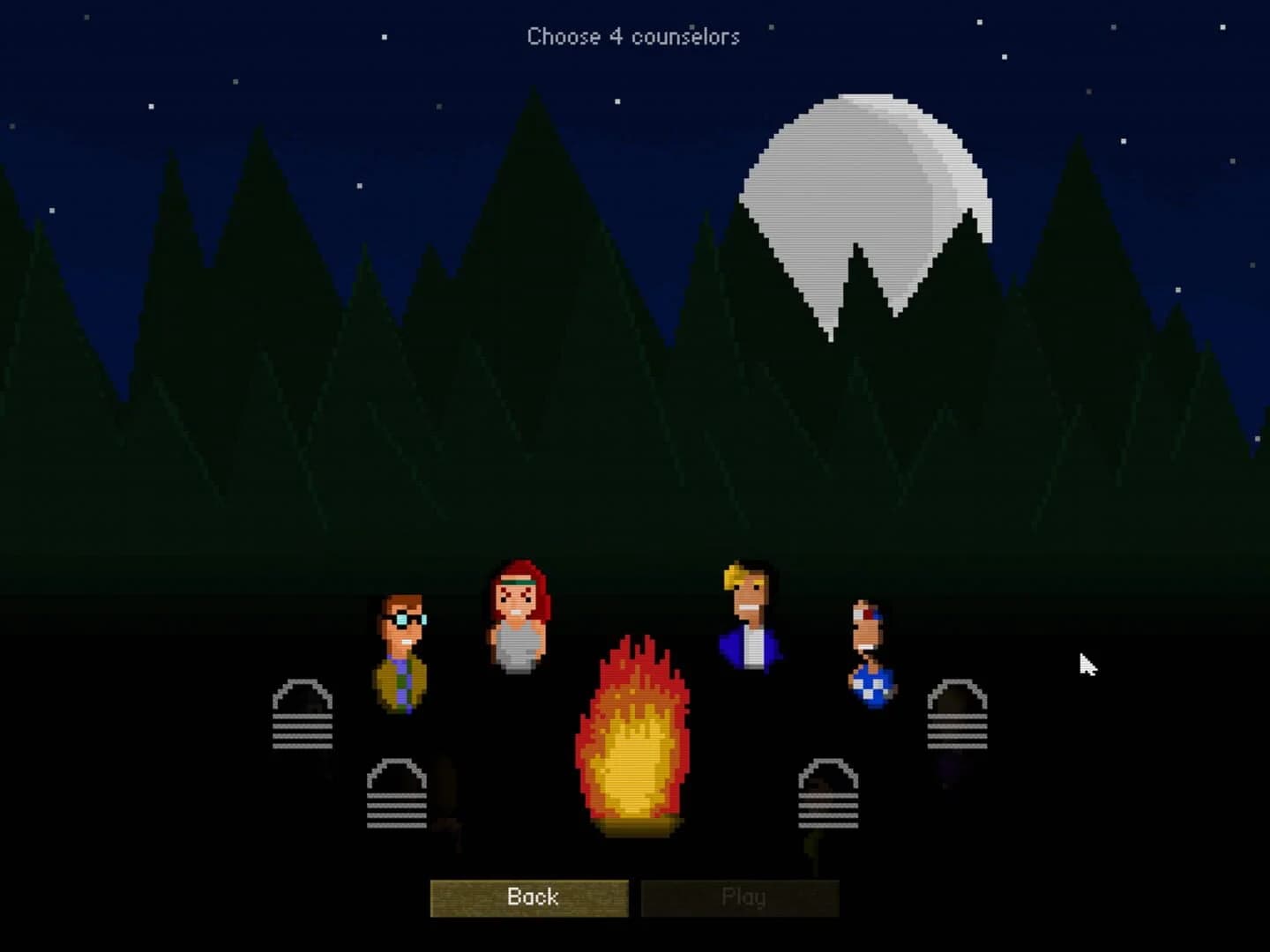Open the locked slot below the glasses counselor
Viewport: 1270px width, 952px height.
[x=395, y=793]
